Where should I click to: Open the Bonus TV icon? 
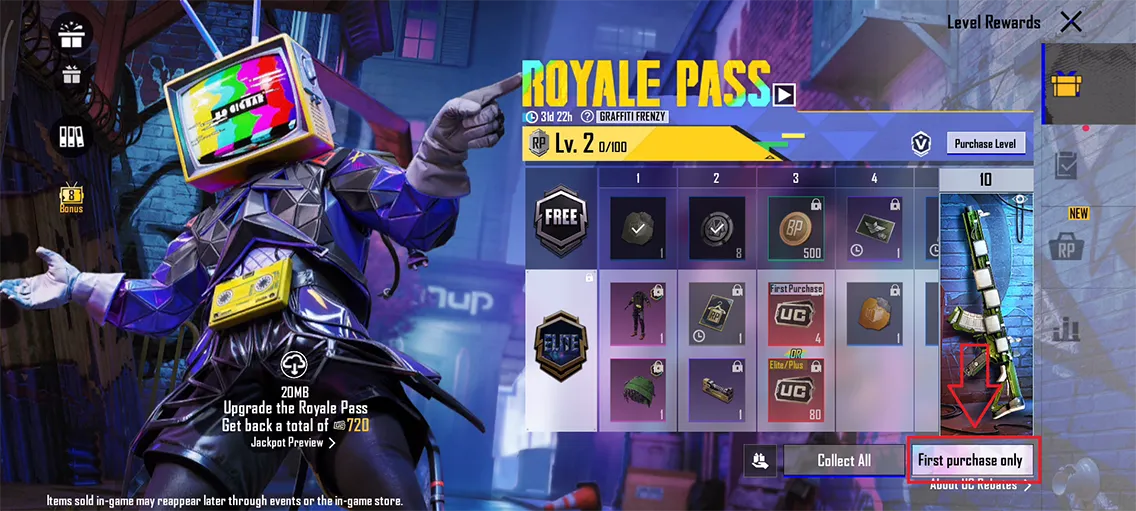[x=71, y=196]
